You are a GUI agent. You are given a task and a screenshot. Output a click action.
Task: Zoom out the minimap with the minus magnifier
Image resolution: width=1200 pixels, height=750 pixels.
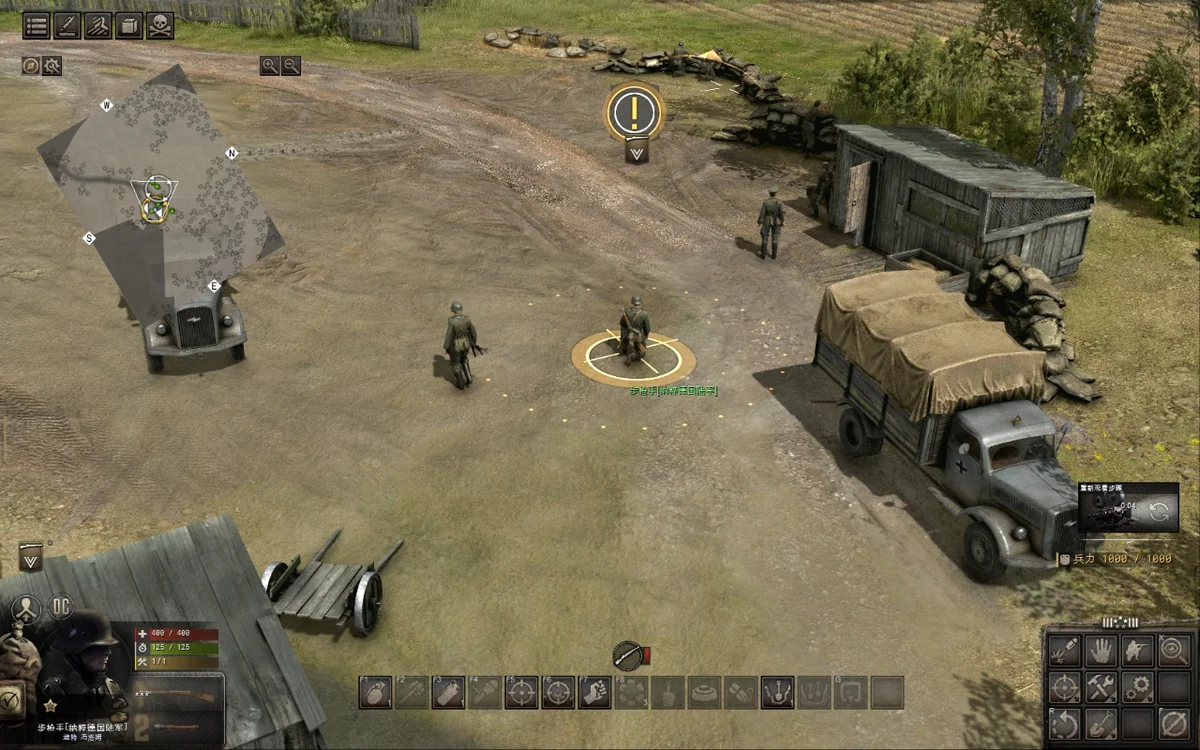pos(291,66)
